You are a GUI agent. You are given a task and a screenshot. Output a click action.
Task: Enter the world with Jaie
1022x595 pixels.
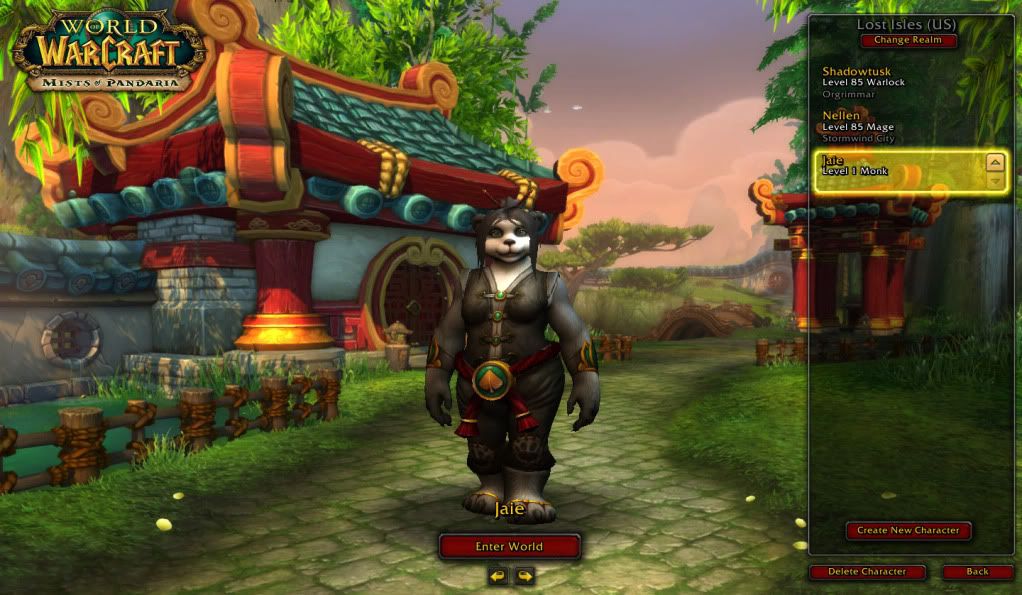pos(509,546)
